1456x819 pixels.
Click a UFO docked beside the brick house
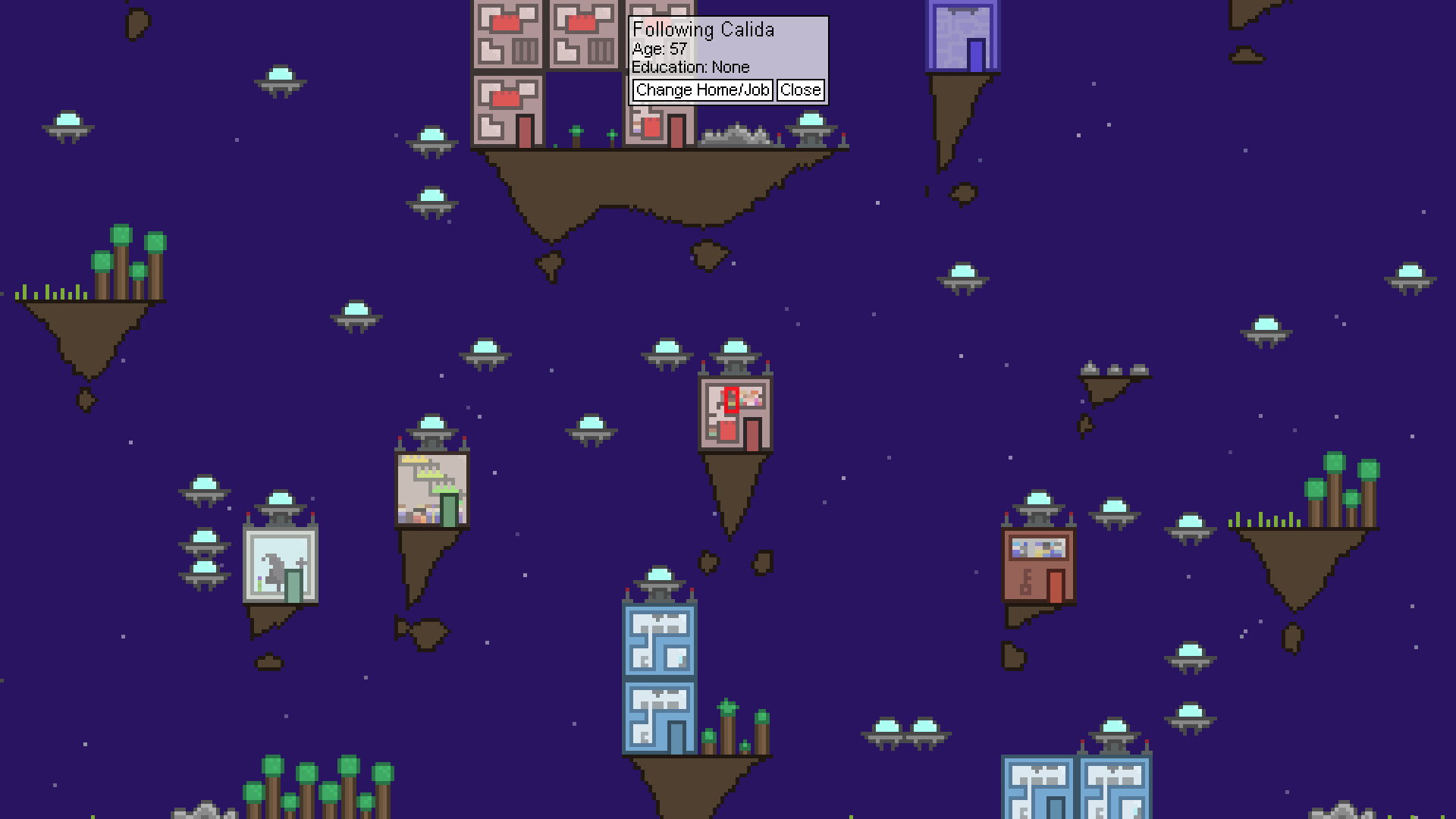pos(1112,508)
